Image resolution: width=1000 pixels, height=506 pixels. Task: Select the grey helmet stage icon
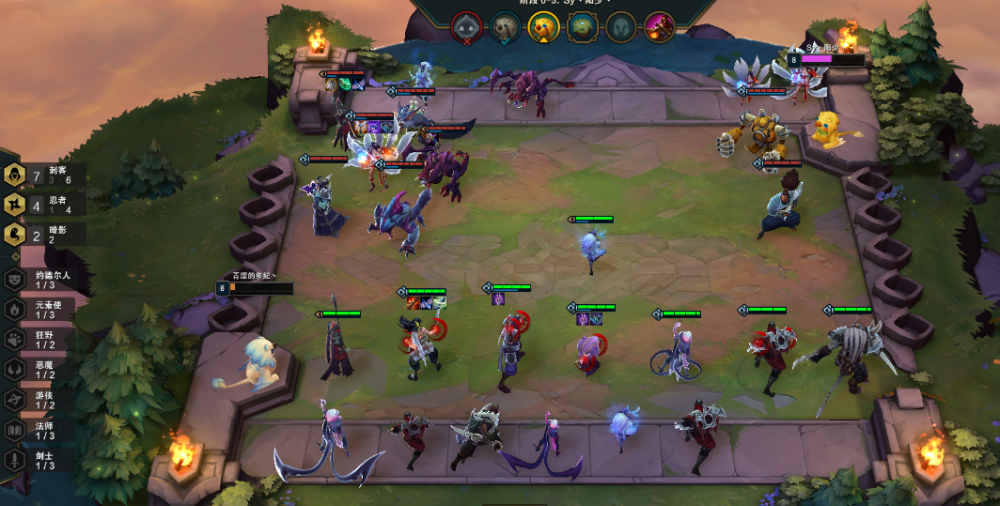click(x=621, y=27)
